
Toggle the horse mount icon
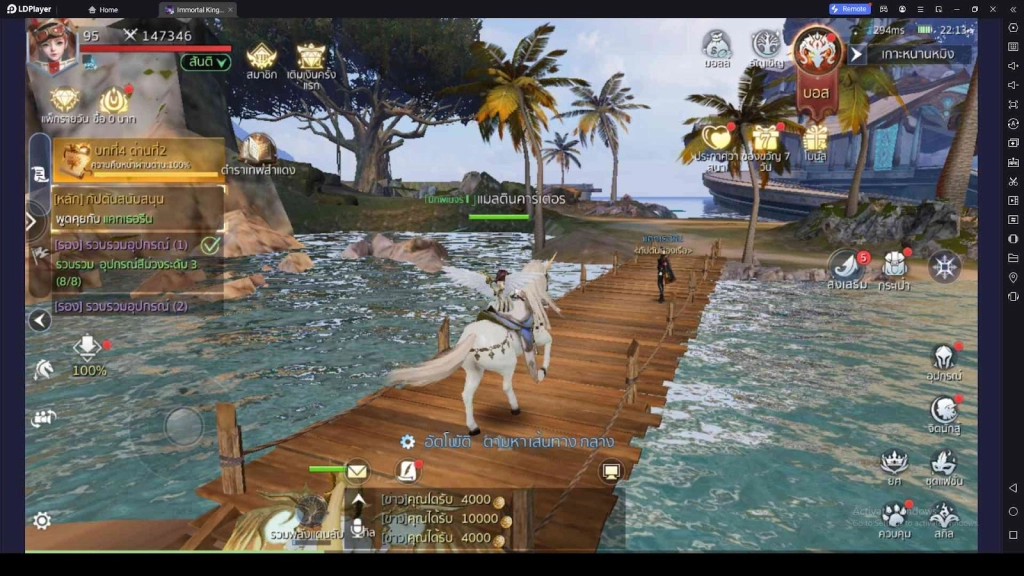(x=44, y=370)
